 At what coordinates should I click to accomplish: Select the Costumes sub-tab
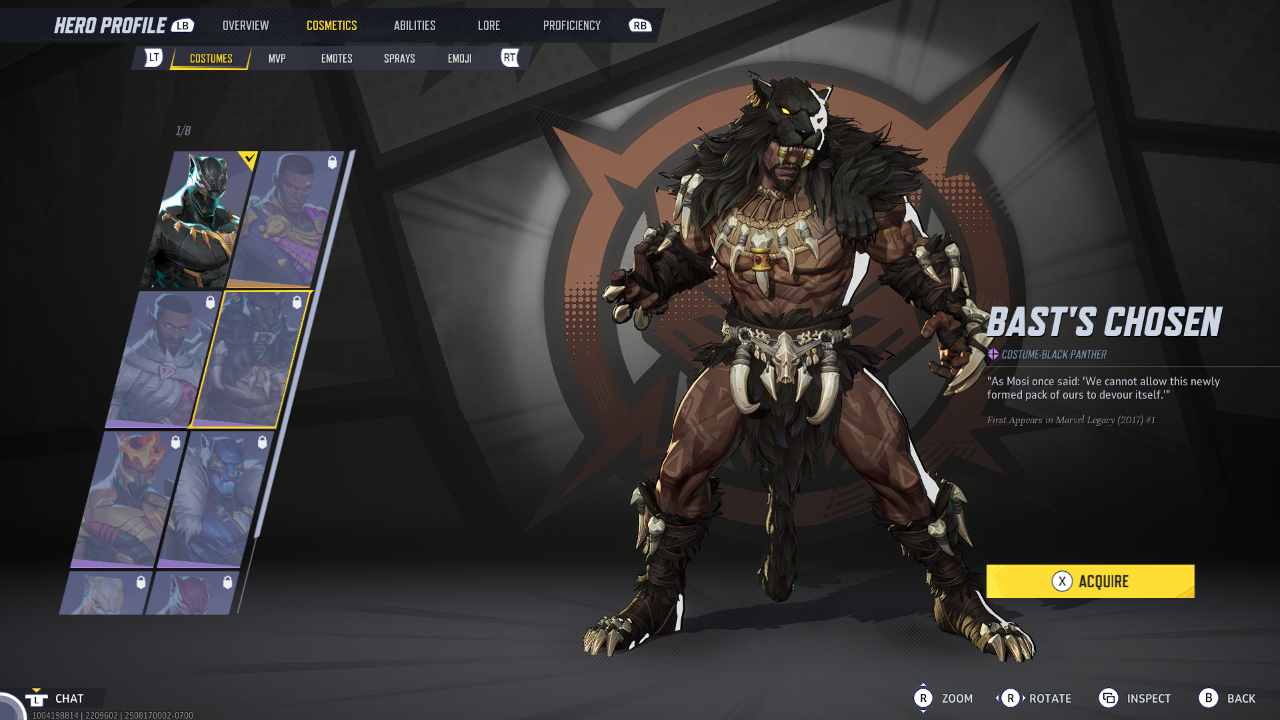211,59
